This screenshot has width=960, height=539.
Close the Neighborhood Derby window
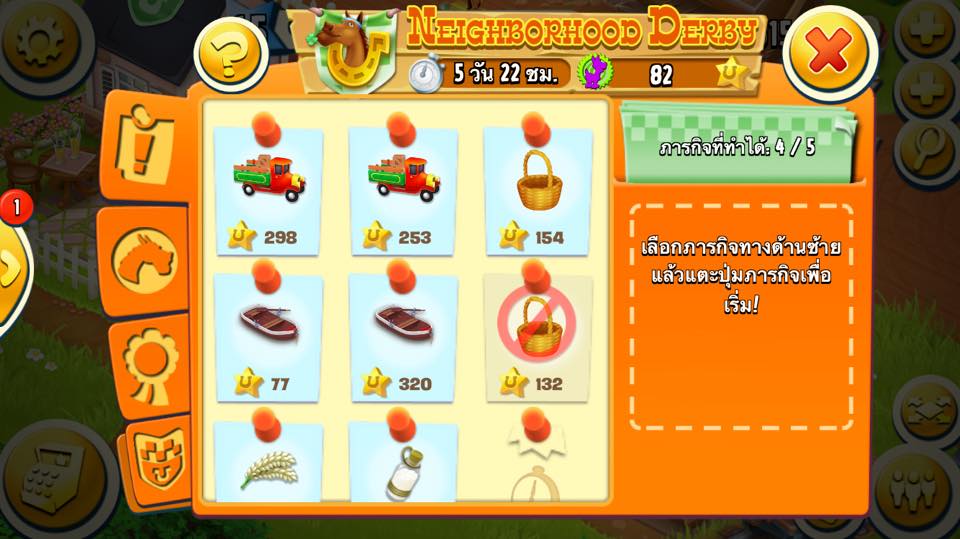tap(830, 52)
